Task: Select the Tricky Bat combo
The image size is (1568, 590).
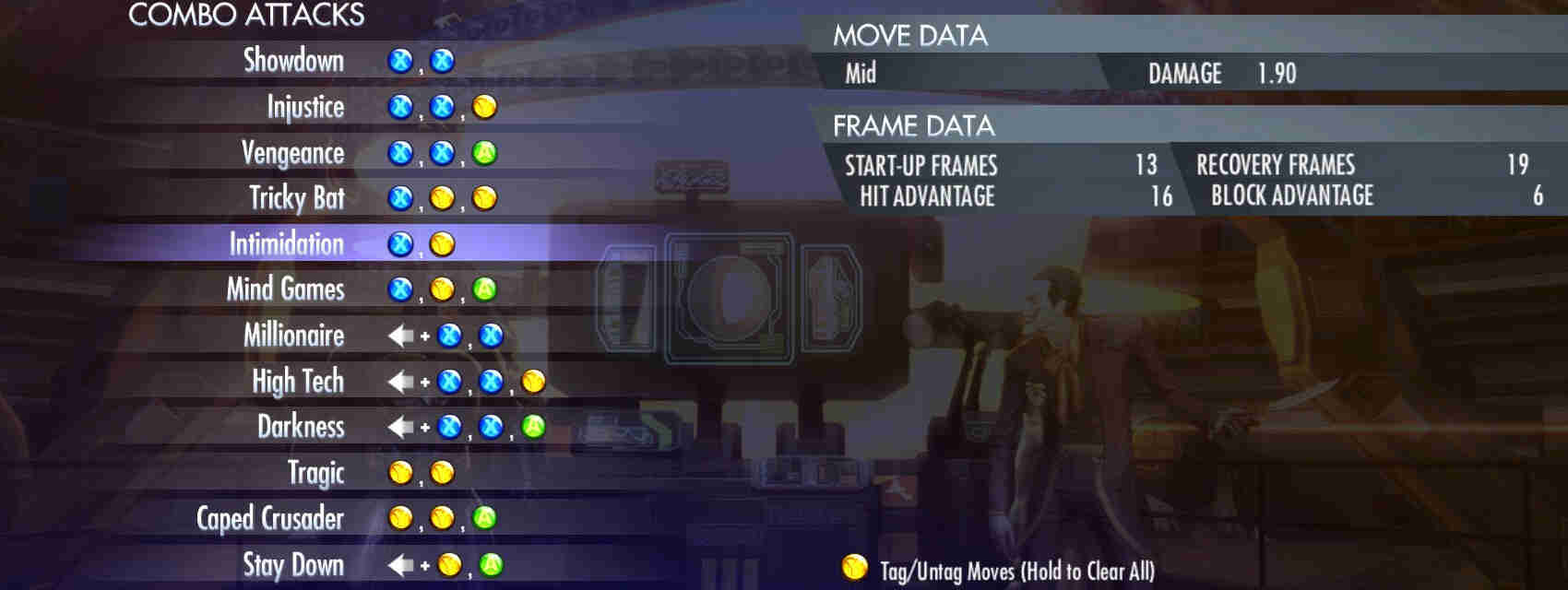Action: pyautogui.click(x=296, y=198)
